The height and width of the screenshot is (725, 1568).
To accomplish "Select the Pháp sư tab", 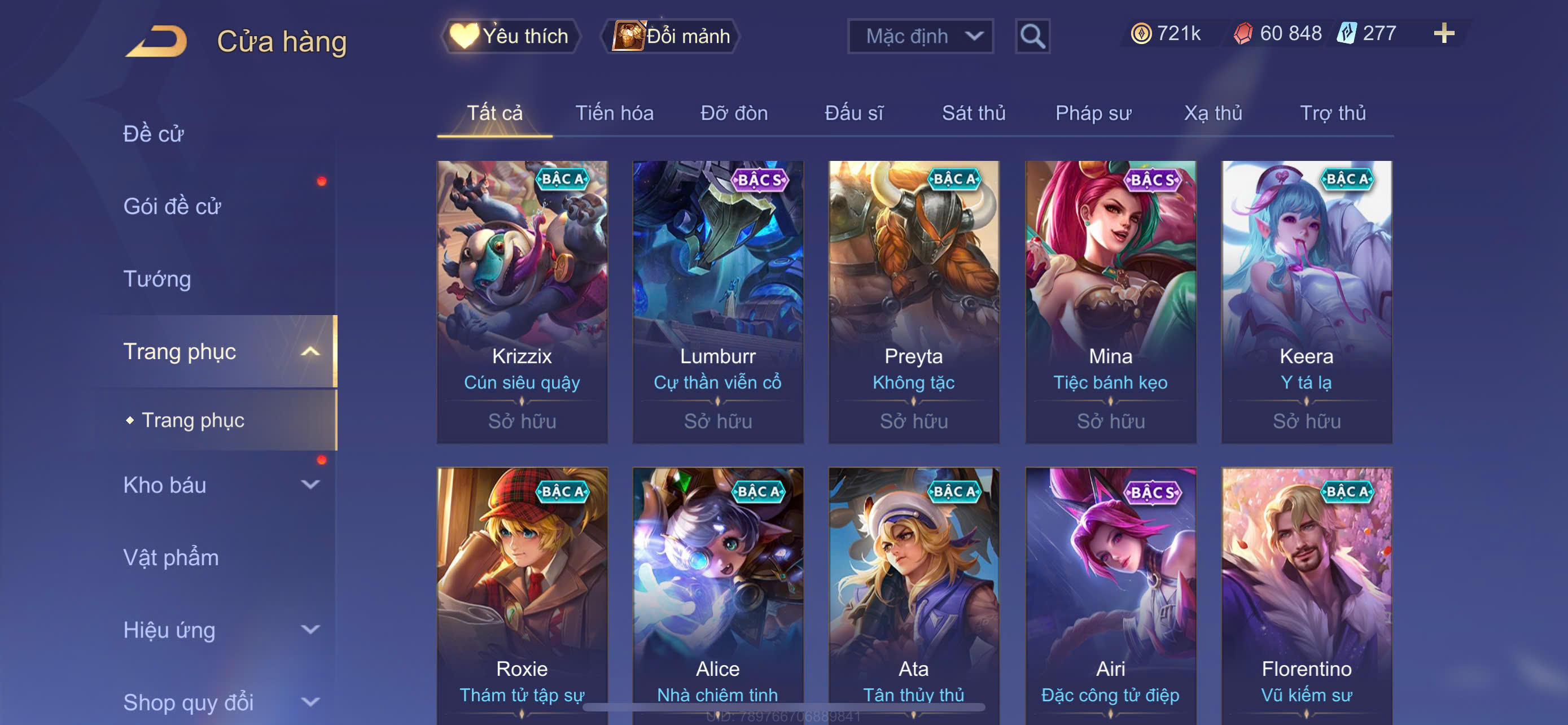I will click(1093, 113).
